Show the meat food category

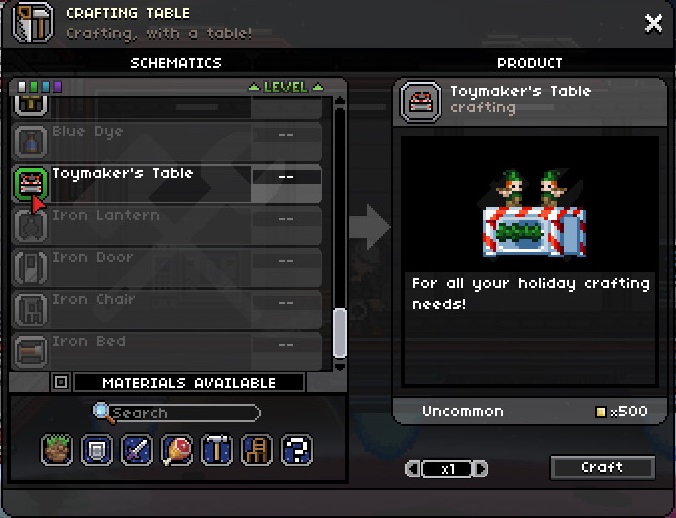pos(177,449)
